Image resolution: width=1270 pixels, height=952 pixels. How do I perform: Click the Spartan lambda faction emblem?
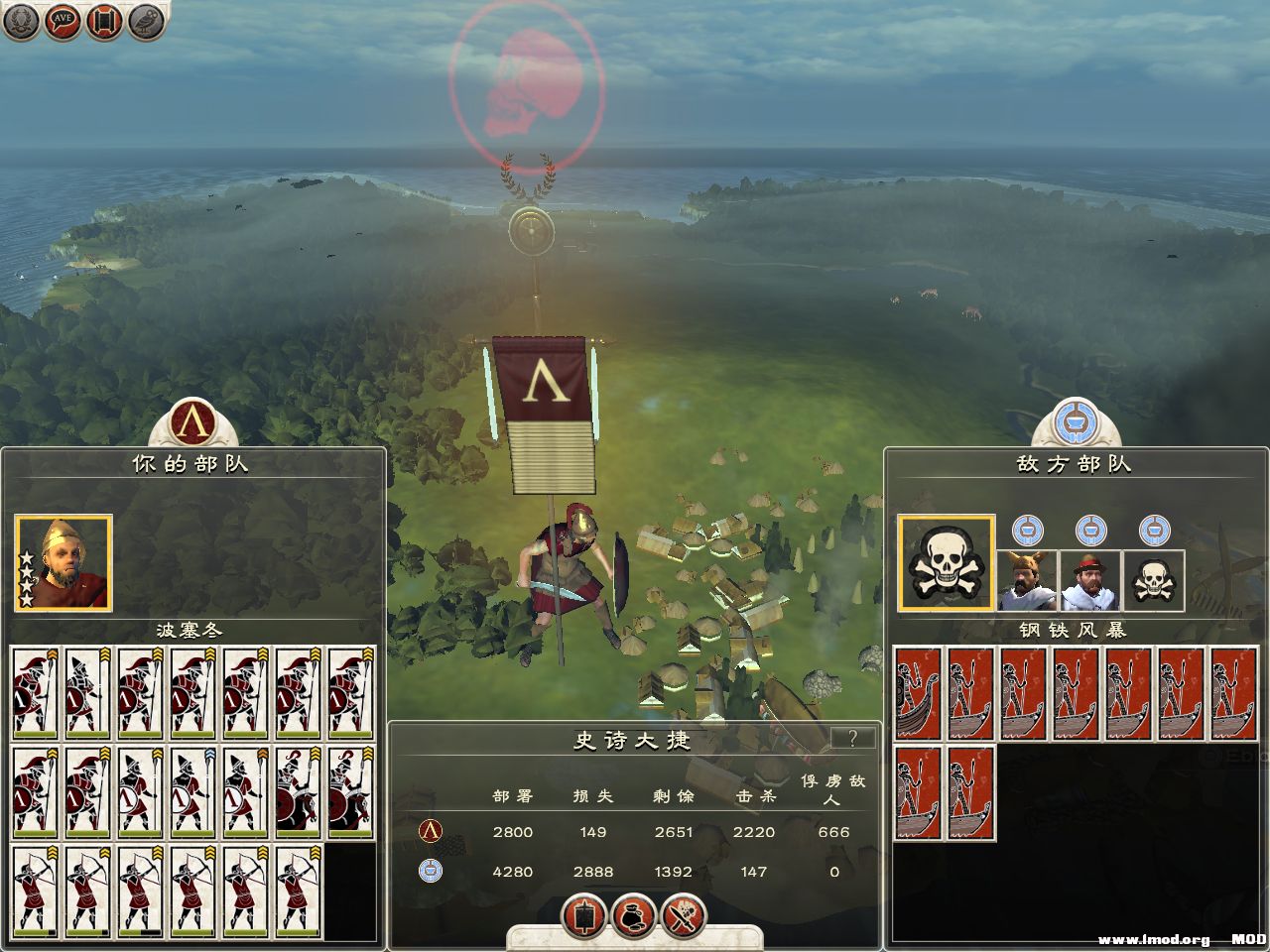[x=192, y=421]
